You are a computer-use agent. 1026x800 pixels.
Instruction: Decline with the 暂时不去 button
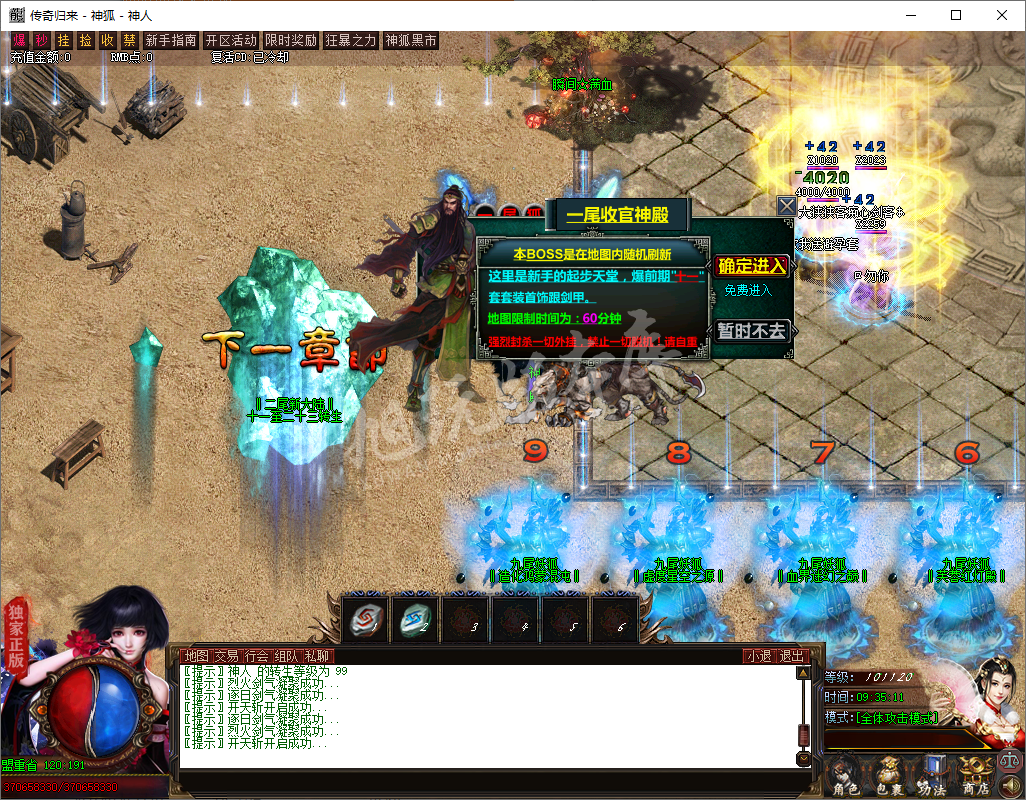click(x=752, y=331)
